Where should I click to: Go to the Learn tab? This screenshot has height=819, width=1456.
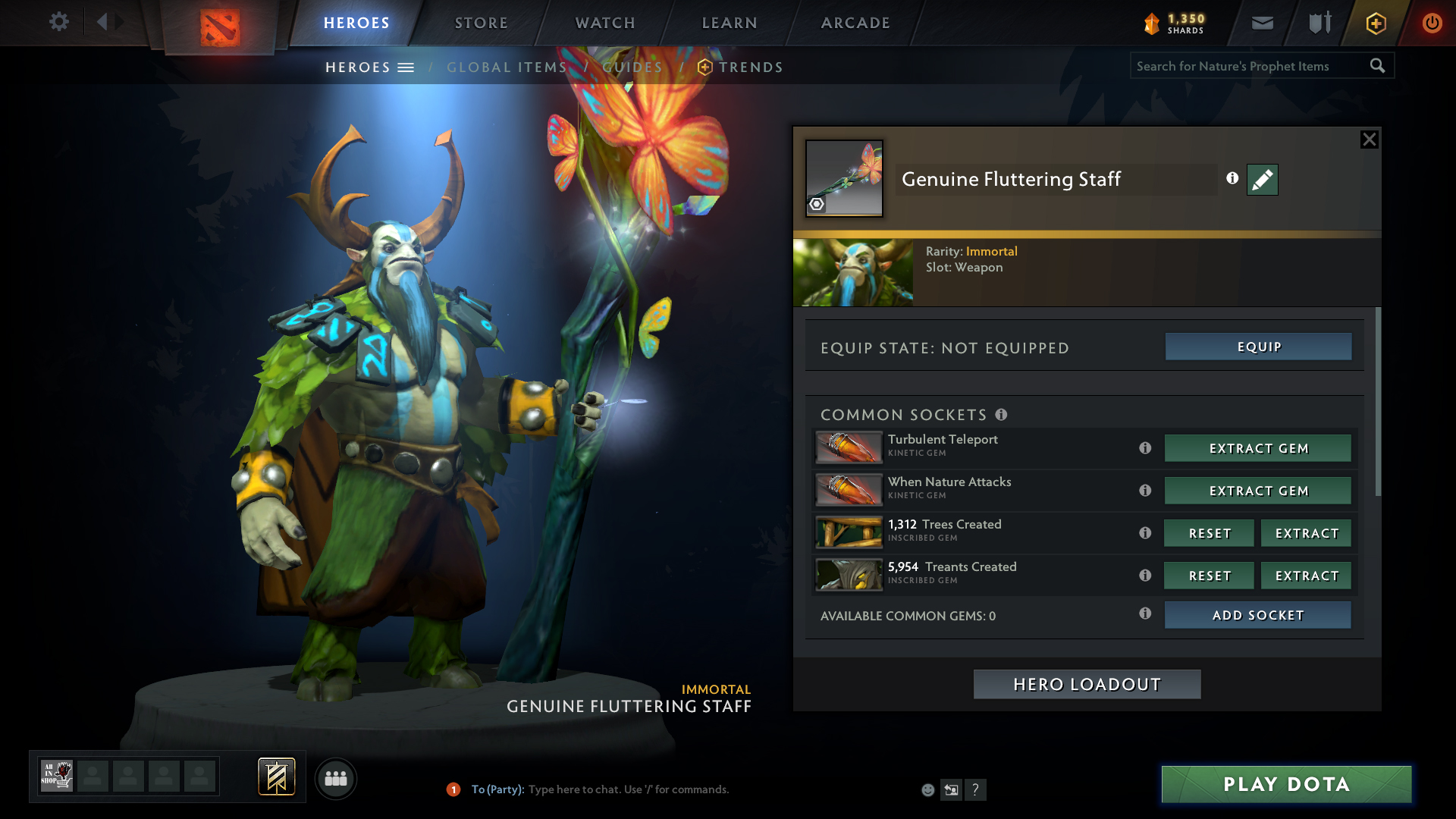coord(729,23)
